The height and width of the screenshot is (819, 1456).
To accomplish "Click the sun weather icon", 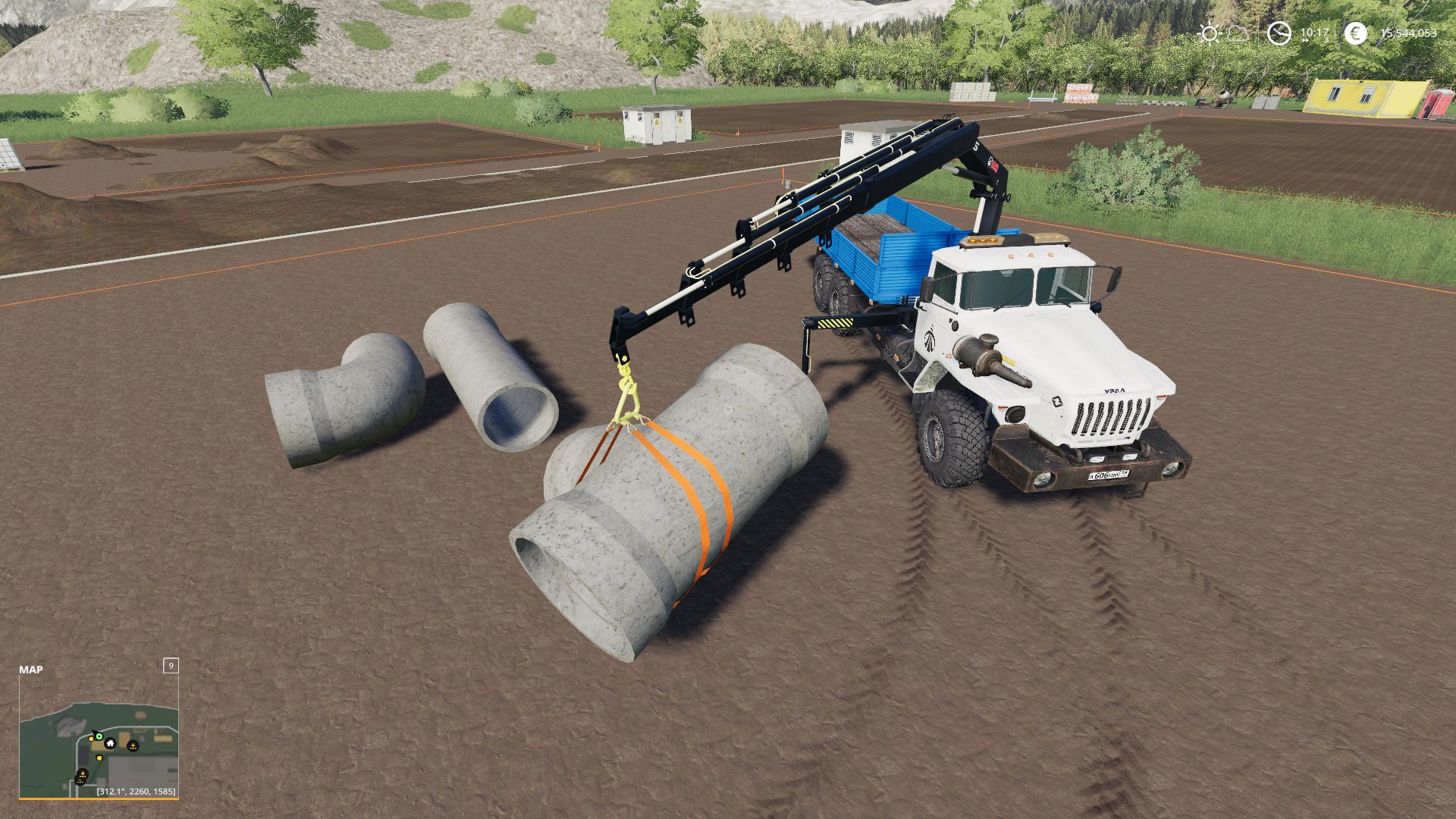I will (1209, 33).
